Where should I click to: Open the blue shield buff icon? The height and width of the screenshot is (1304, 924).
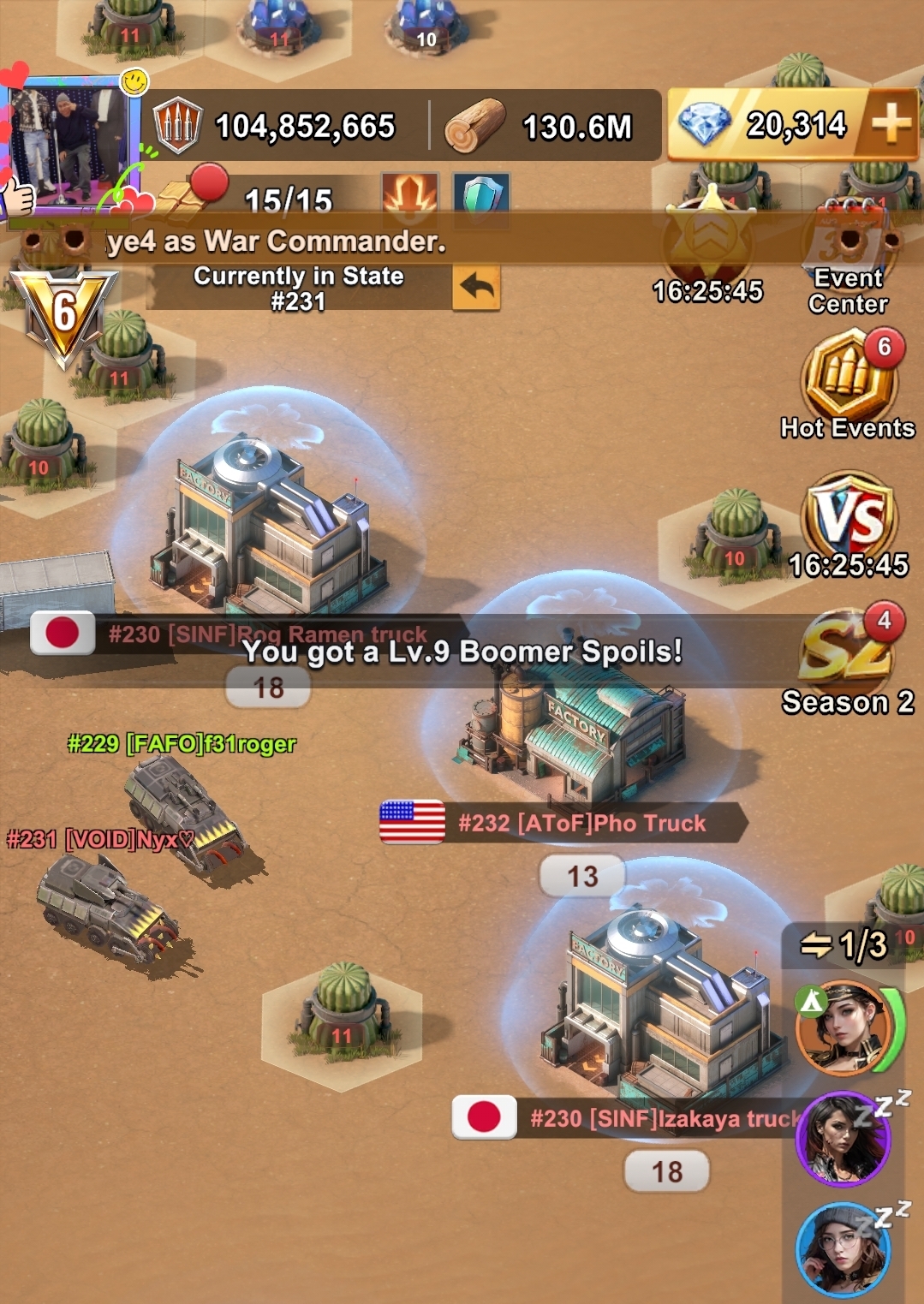480,194
